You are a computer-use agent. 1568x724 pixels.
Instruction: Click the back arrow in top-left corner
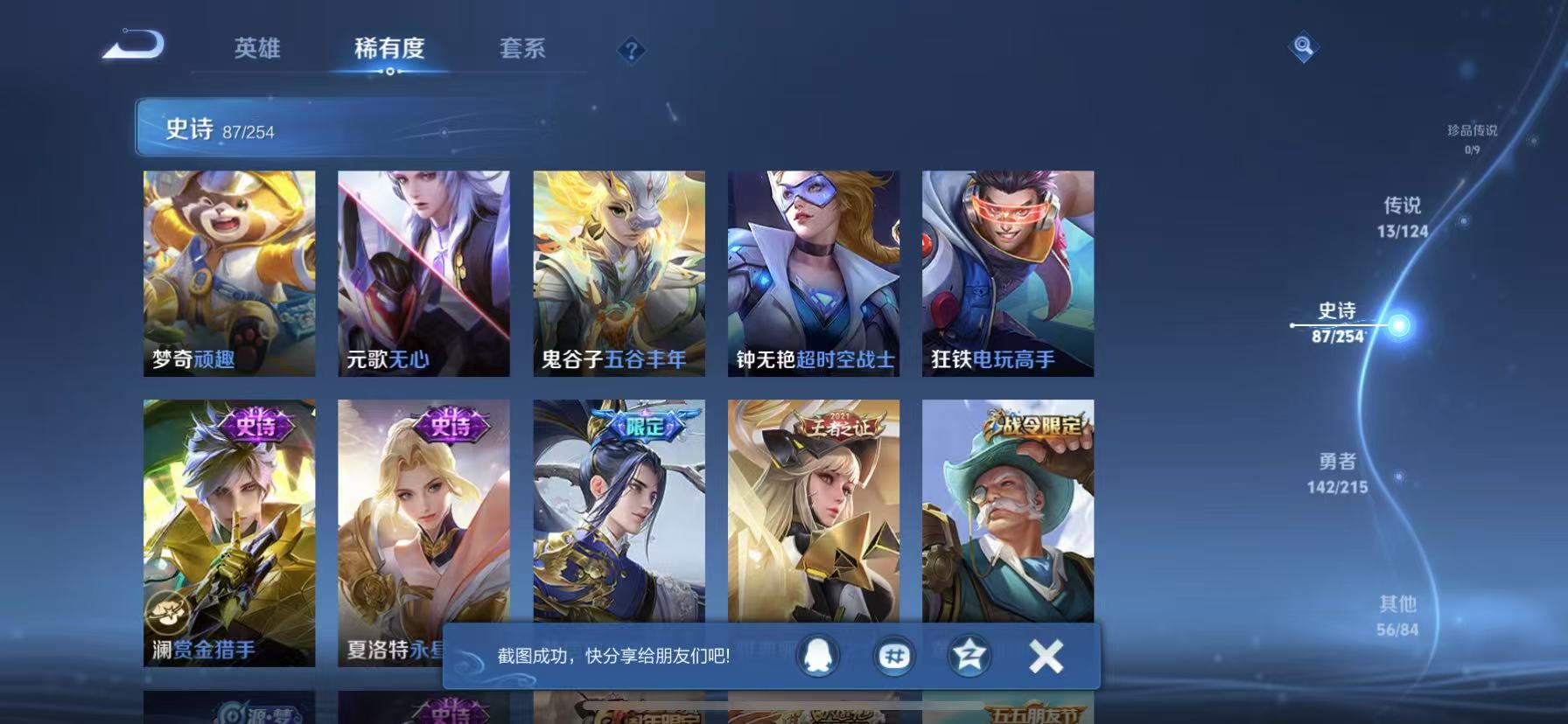(133, 47)
